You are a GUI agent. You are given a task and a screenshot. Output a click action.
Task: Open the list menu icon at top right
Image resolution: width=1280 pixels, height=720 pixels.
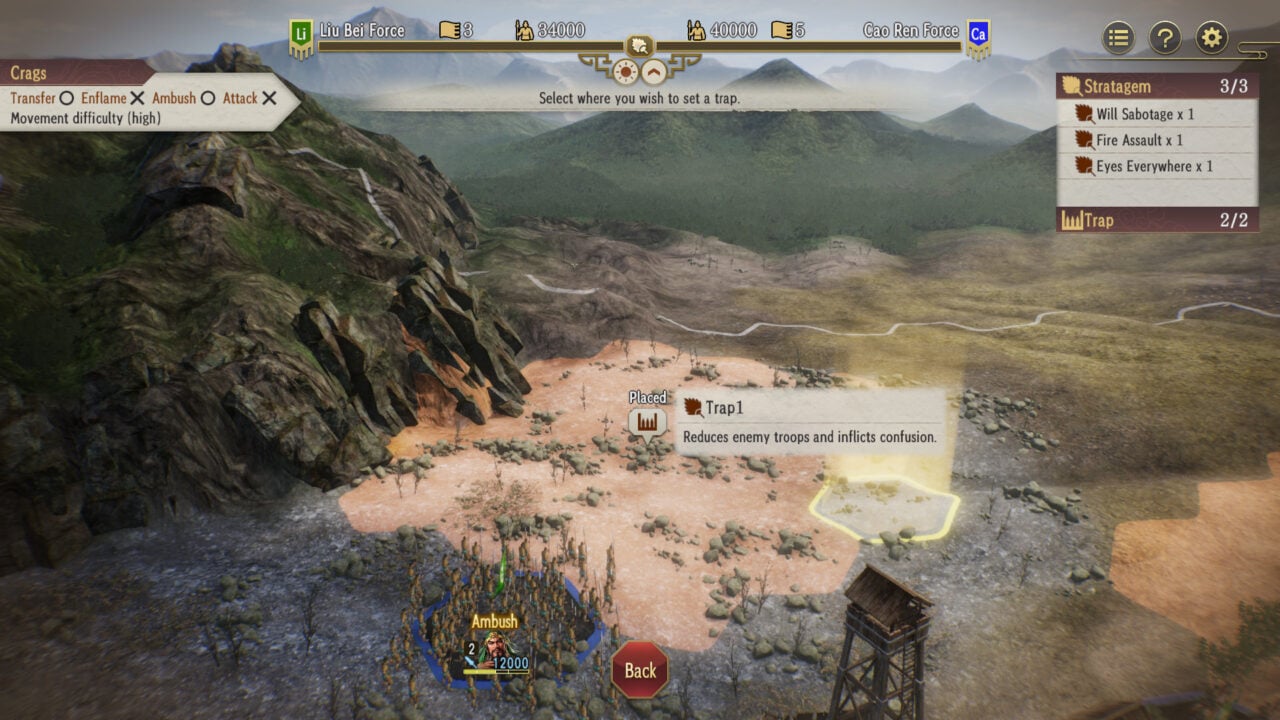pos(1117,38)
